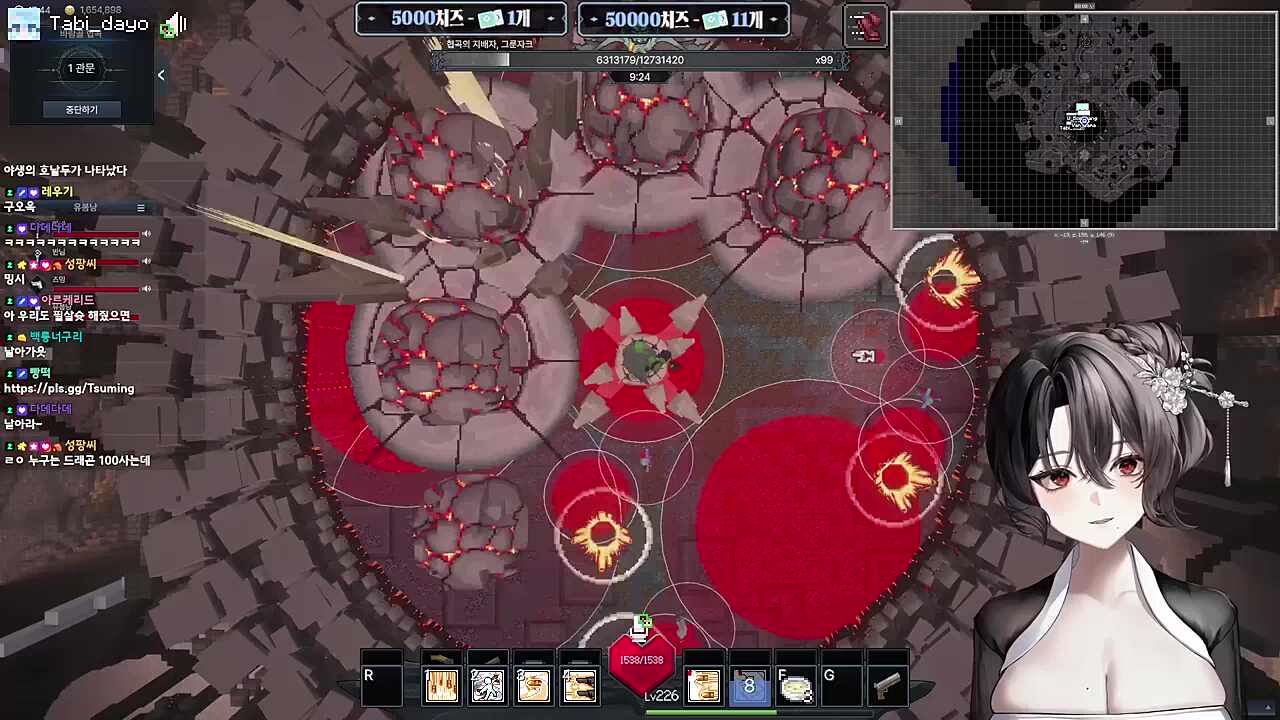The image size is (1280, 720).
Task: Open the chat list menu icon
Action: [141, 207]
